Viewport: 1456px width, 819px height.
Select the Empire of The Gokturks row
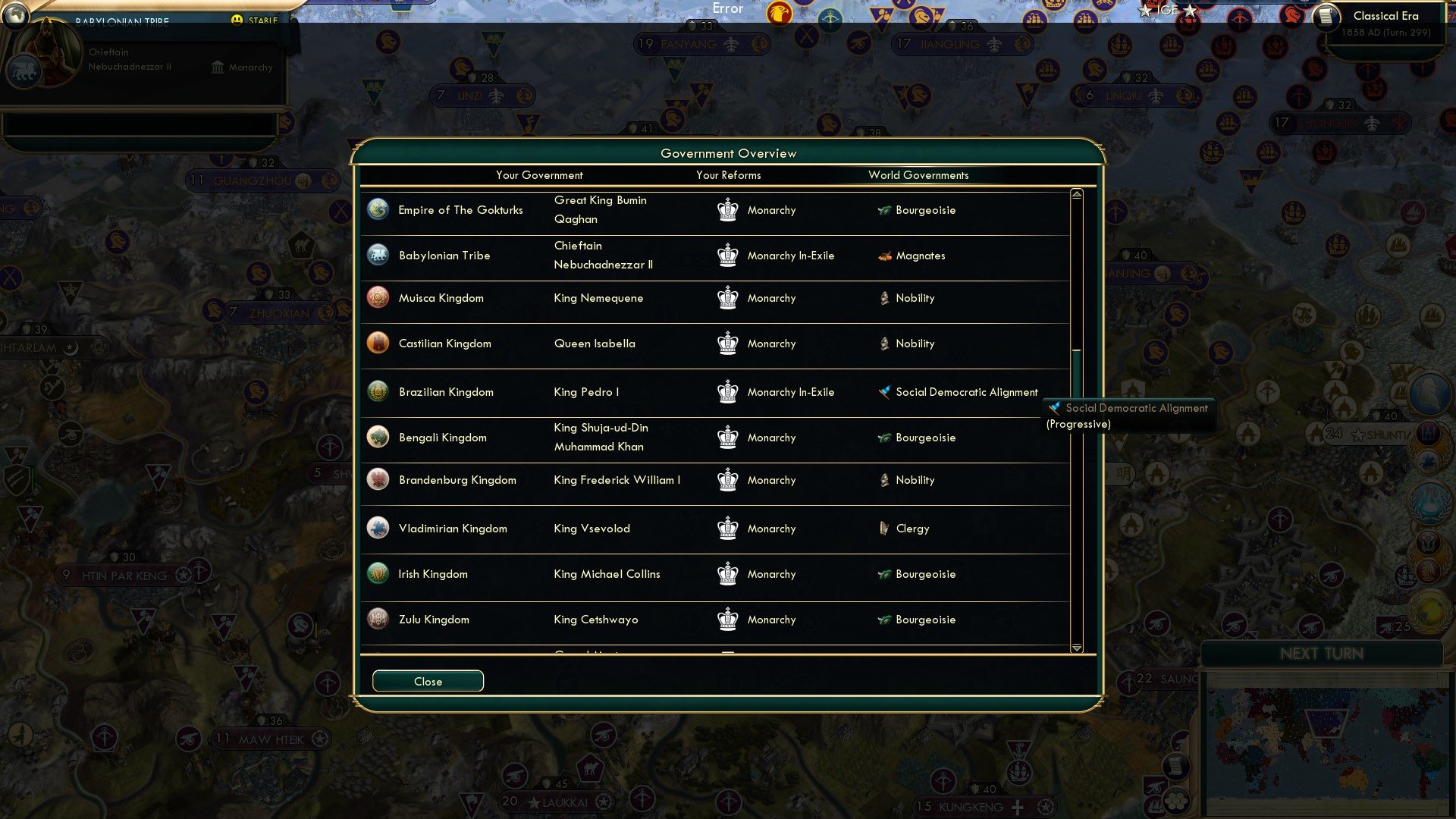[x=460, y=210]
